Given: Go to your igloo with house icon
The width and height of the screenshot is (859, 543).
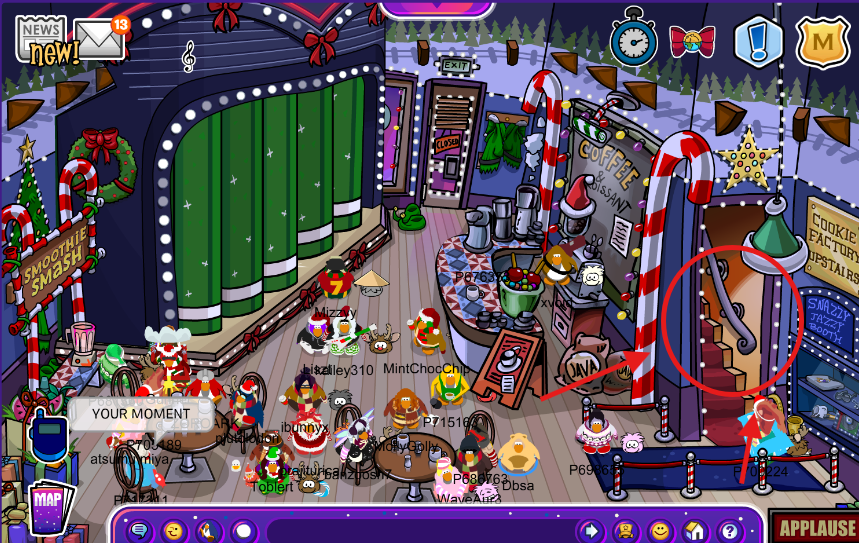Looking at the screenshot, I should point(694,530).
